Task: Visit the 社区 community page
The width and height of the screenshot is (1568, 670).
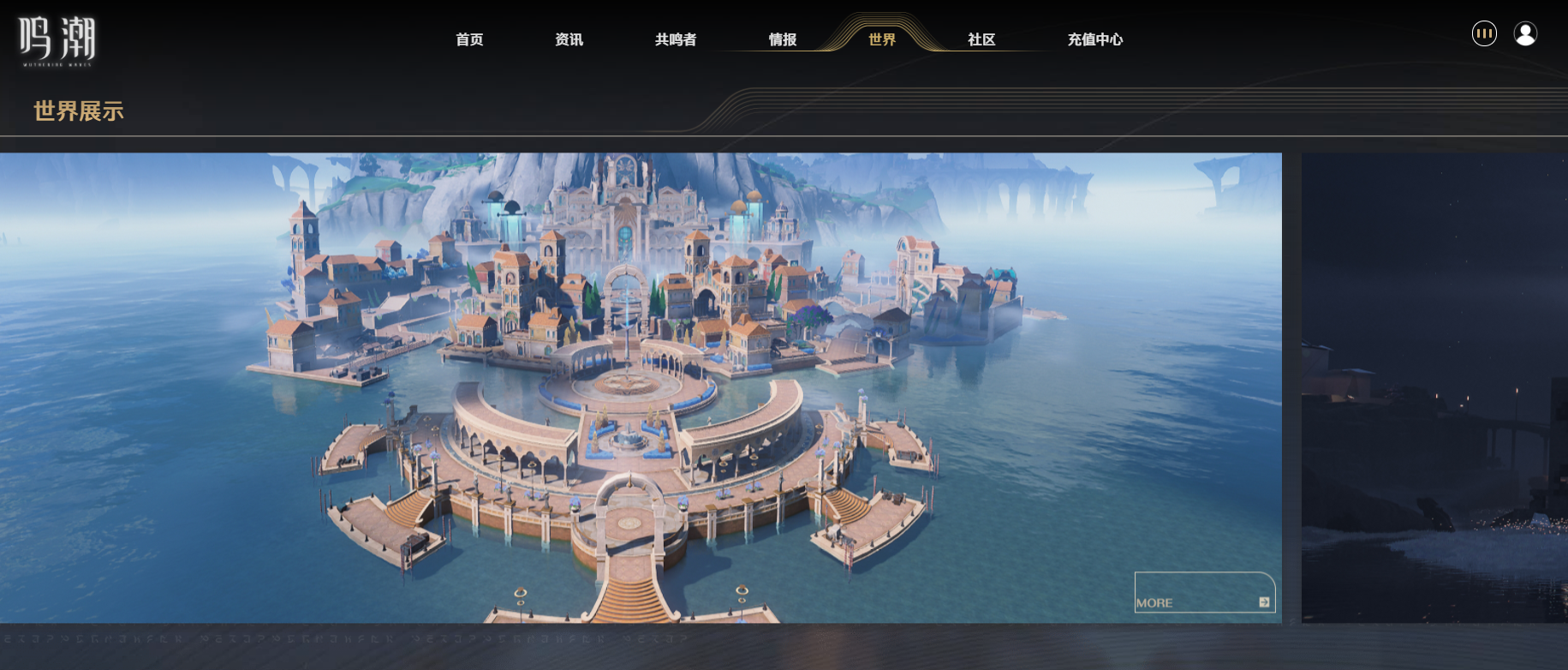Action: [981, 39]
